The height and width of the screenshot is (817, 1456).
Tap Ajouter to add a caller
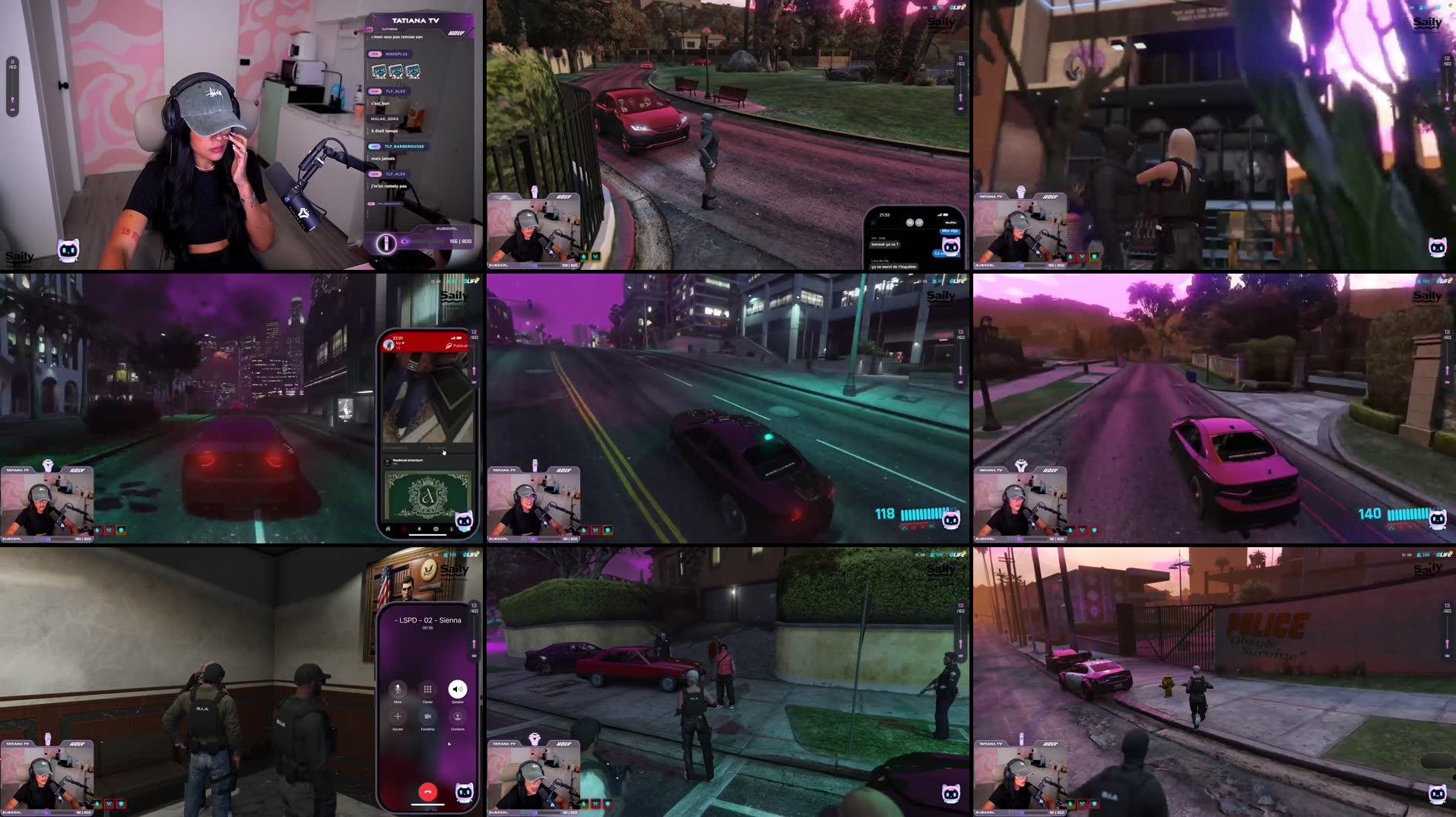coord(398,716)
